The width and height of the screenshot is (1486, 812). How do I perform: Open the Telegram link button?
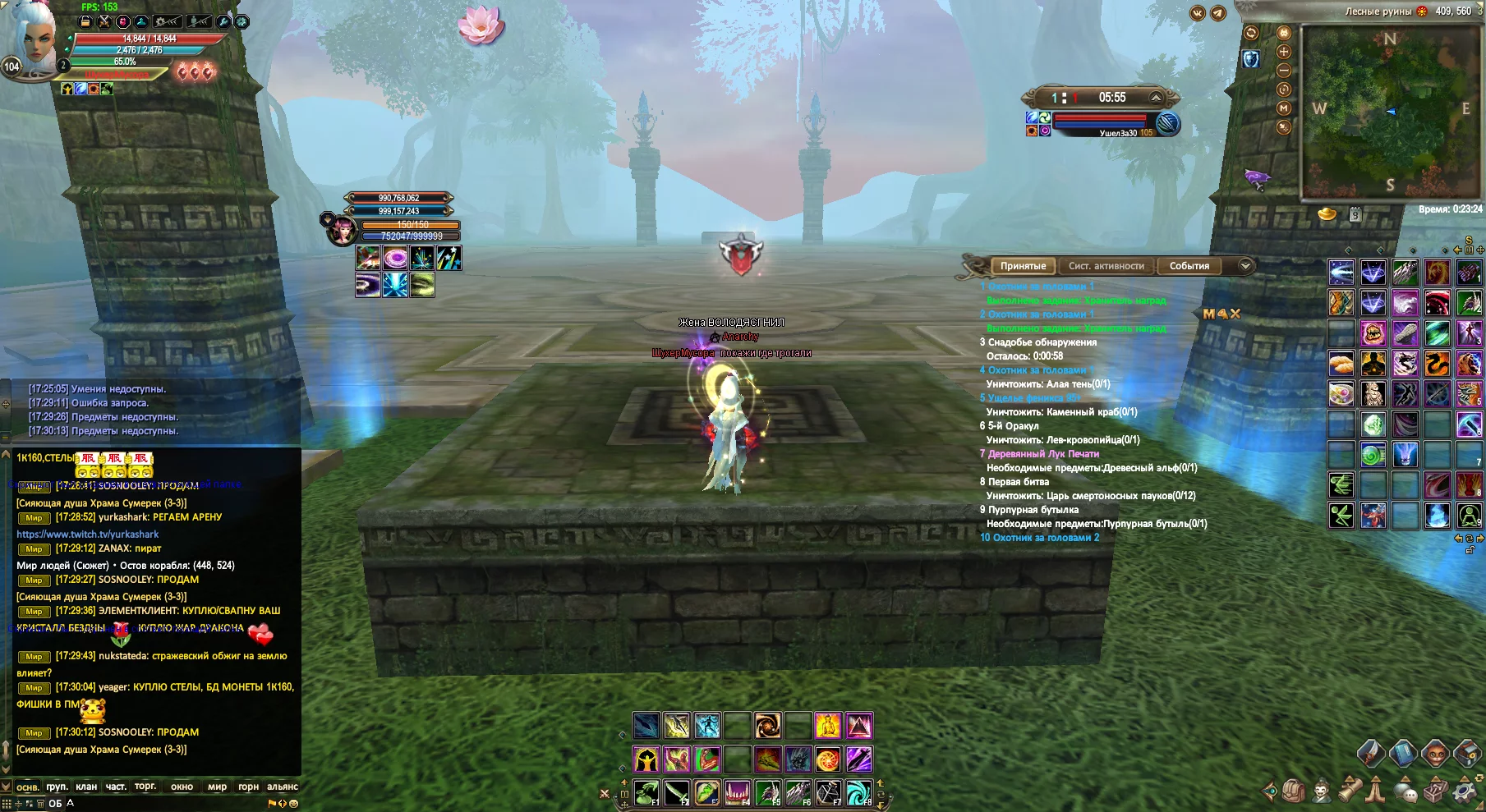[1218, 13]
